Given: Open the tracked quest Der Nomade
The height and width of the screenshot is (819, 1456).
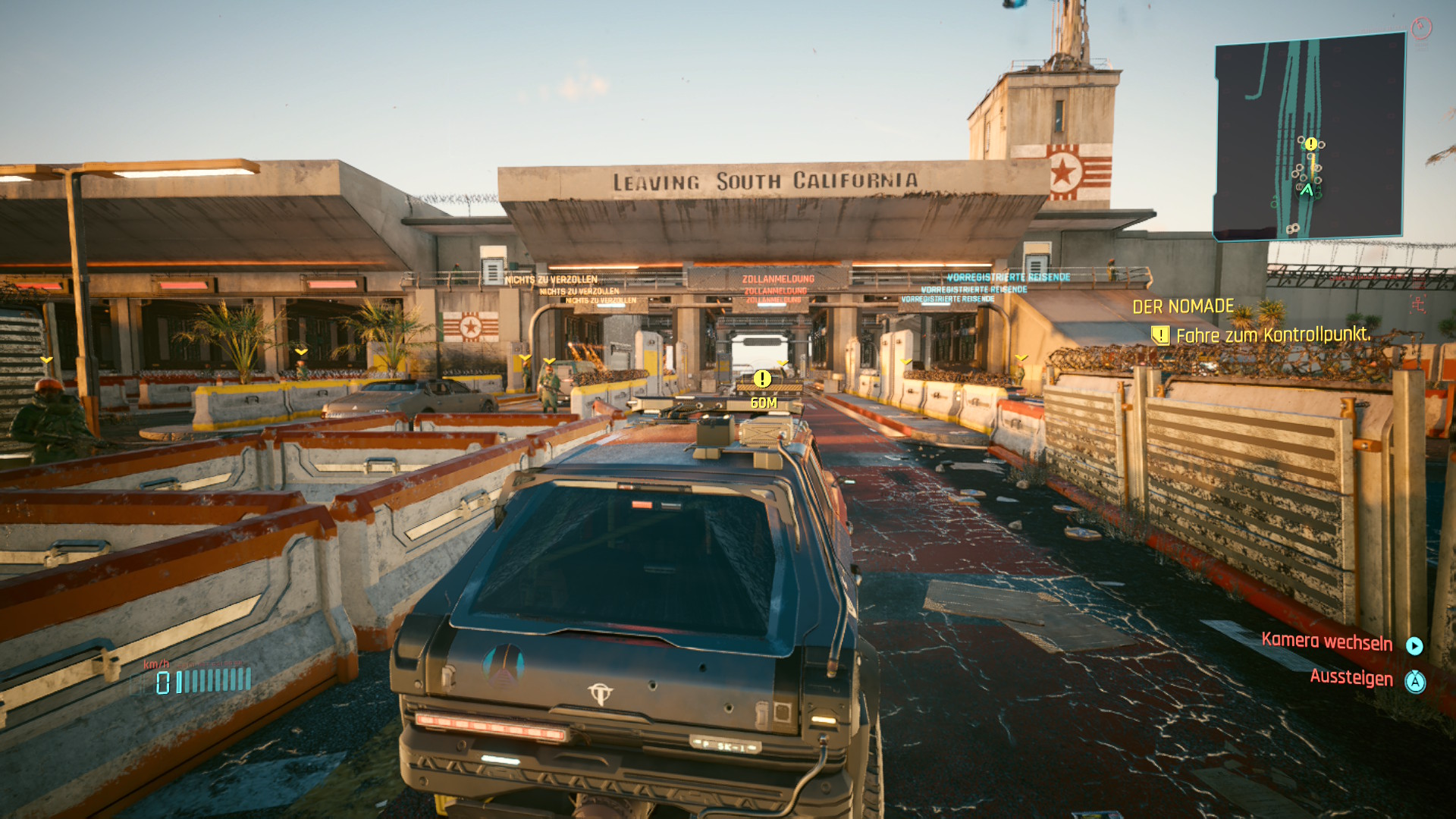Looking at the screenshot, I should [x=1183, y=306].
